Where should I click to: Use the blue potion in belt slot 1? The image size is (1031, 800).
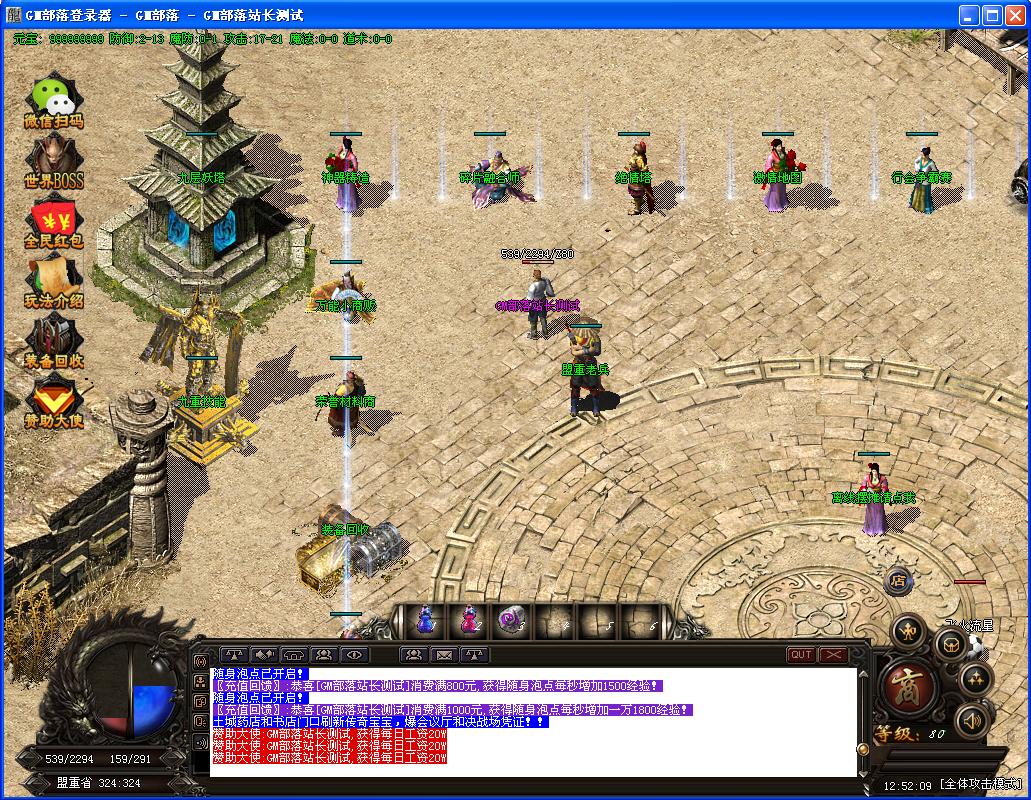click(426, 621)
